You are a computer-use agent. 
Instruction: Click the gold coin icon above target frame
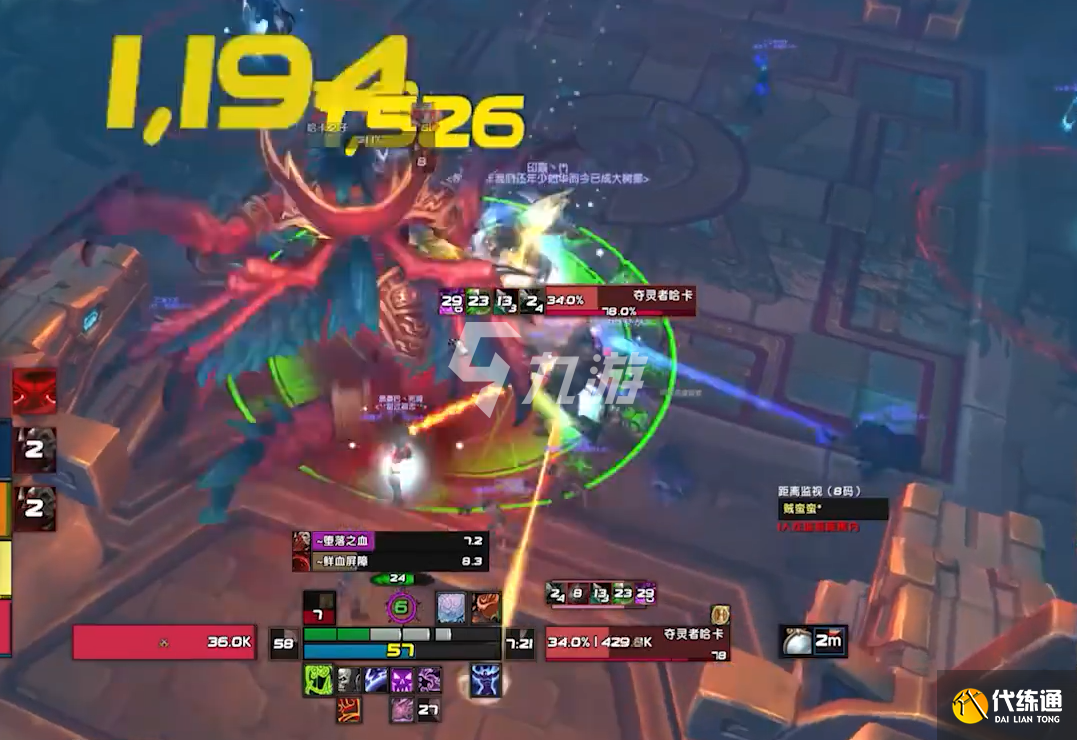point(719,614)
